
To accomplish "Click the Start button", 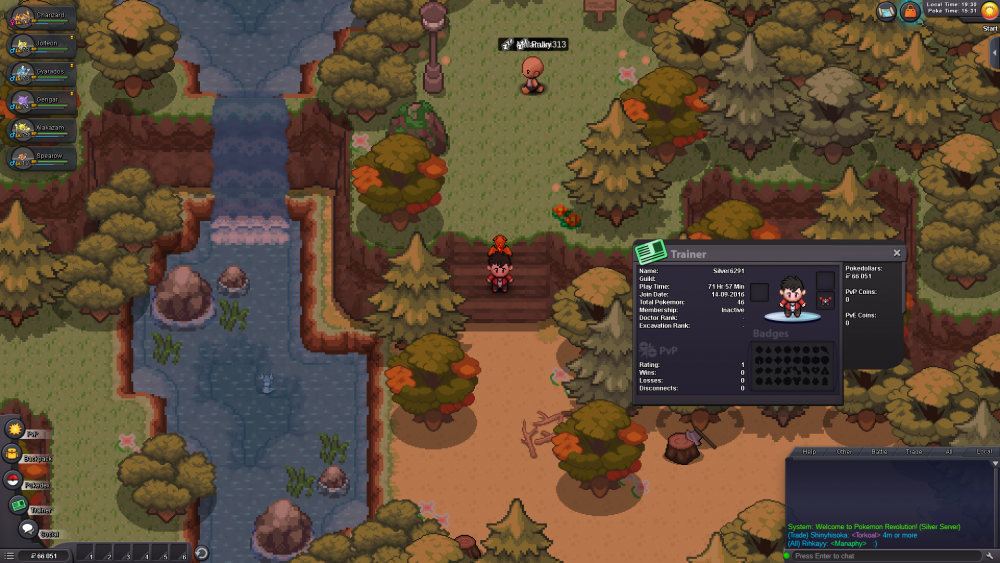I will pos(990,29).
